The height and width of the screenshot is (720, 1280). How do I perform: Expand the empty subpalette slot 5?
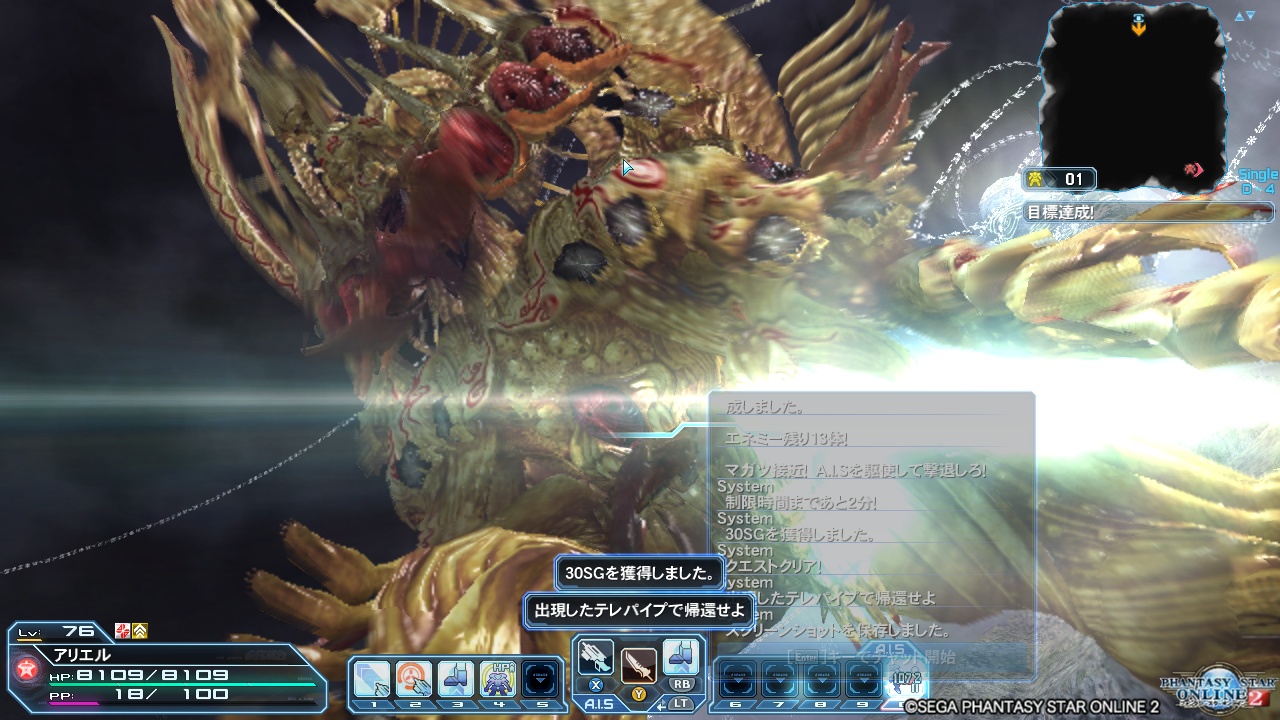tap(541, 678)
